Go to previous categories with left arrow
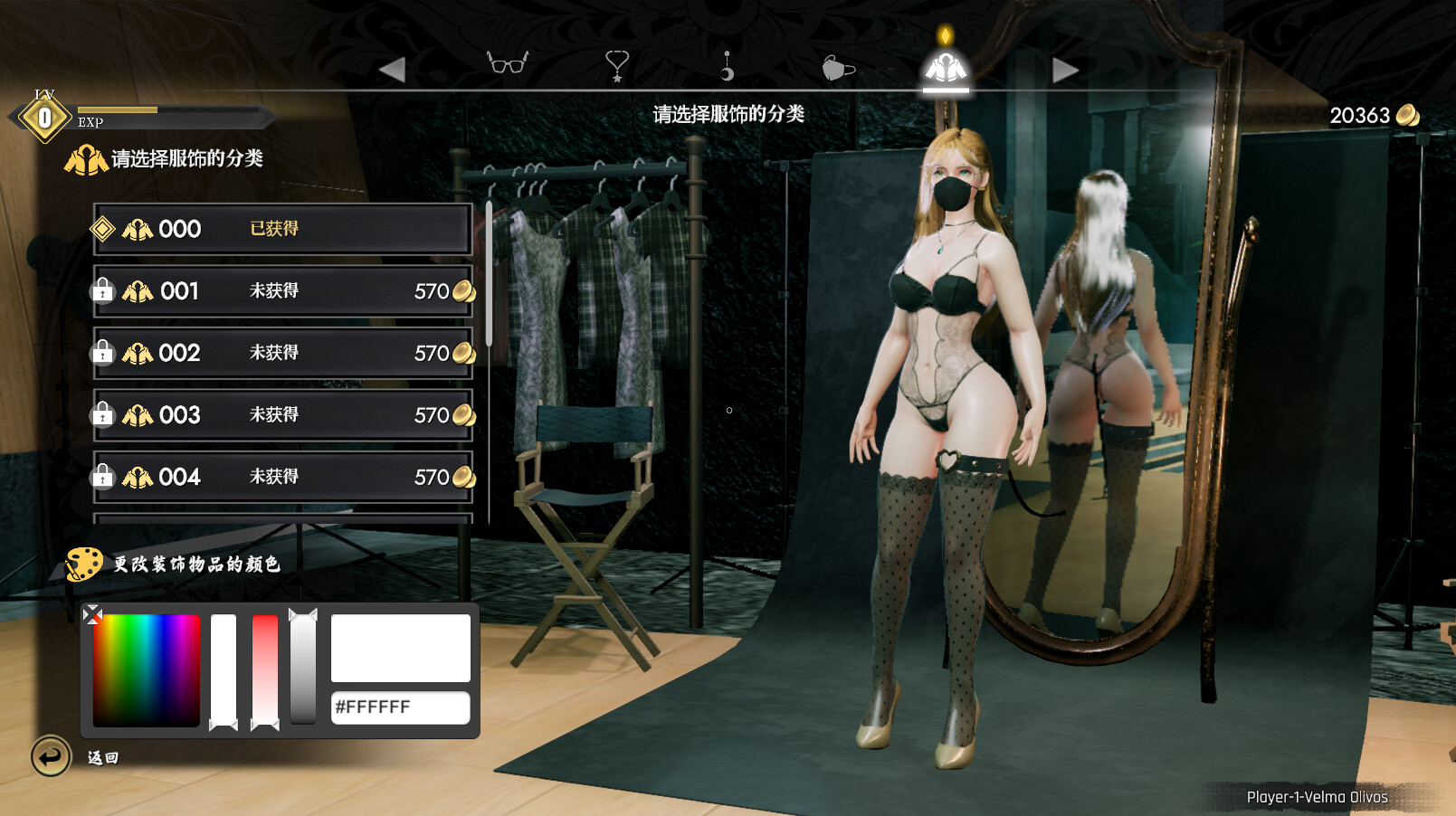Screen dimensions: 1456x816 click(x=392, y=70)
